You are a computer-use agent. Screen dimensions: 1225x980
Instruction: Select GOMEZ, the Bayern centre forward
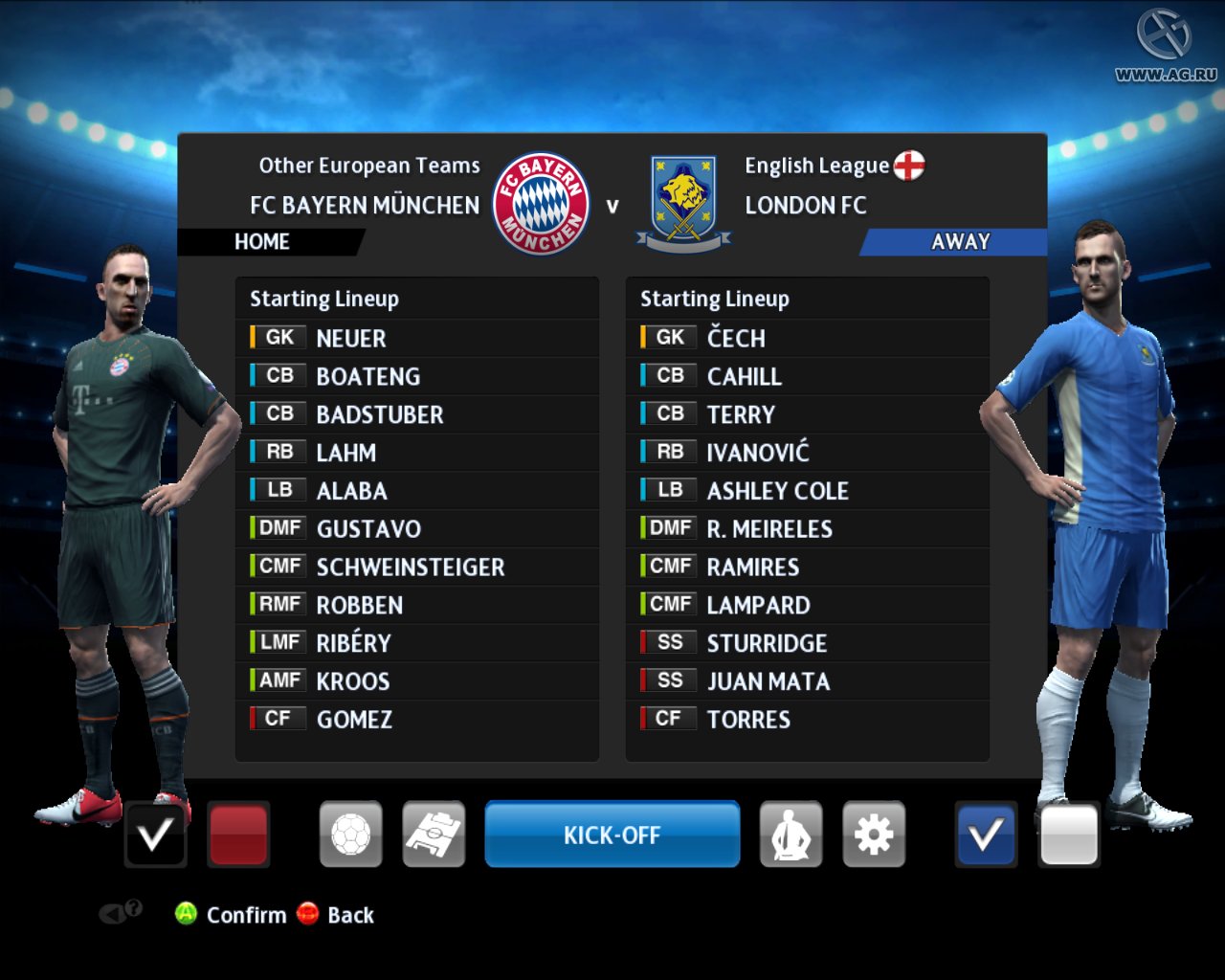(x=354, y=720)
